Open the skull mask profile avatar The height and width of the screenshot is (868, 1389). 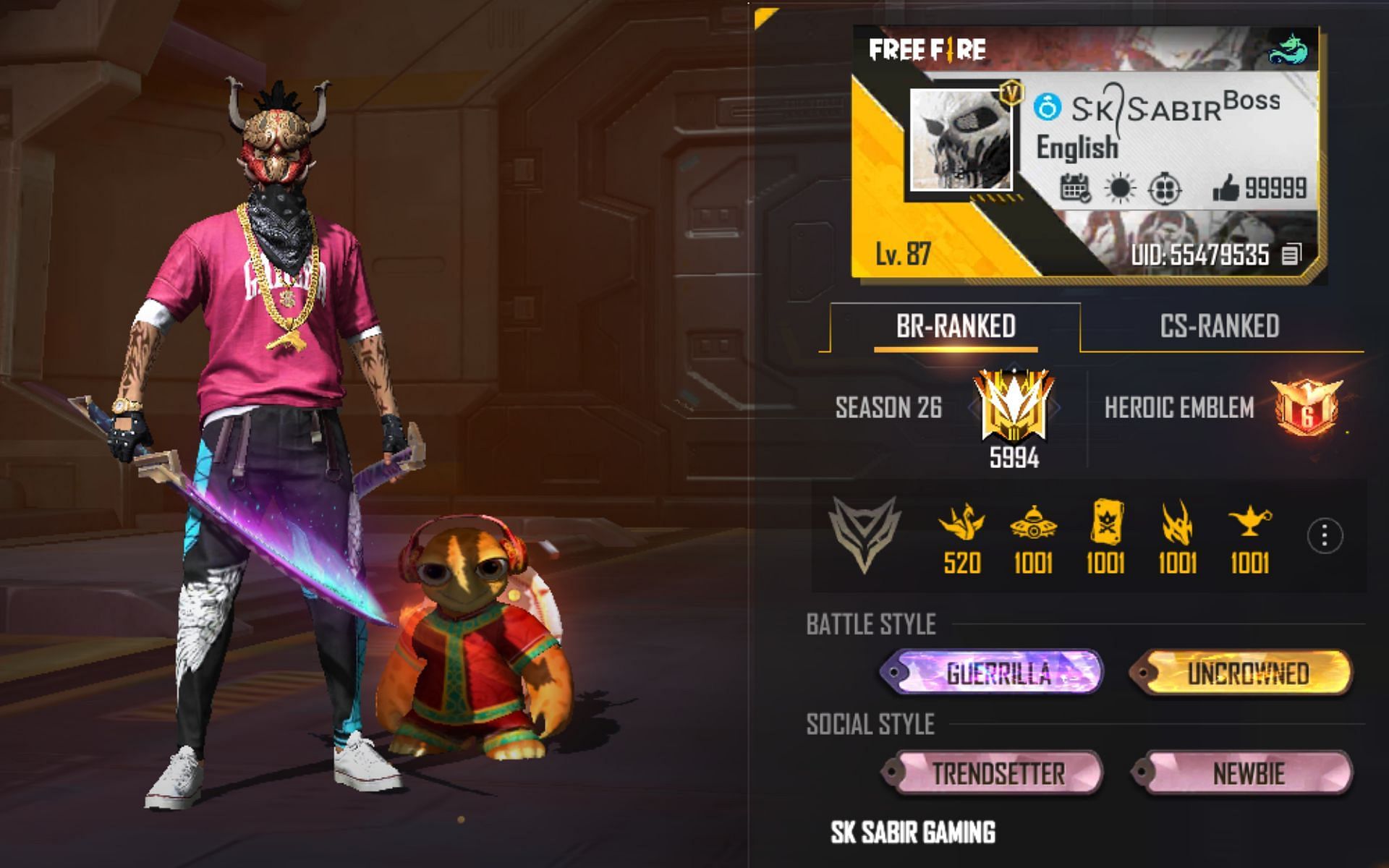tap(960, 140)
